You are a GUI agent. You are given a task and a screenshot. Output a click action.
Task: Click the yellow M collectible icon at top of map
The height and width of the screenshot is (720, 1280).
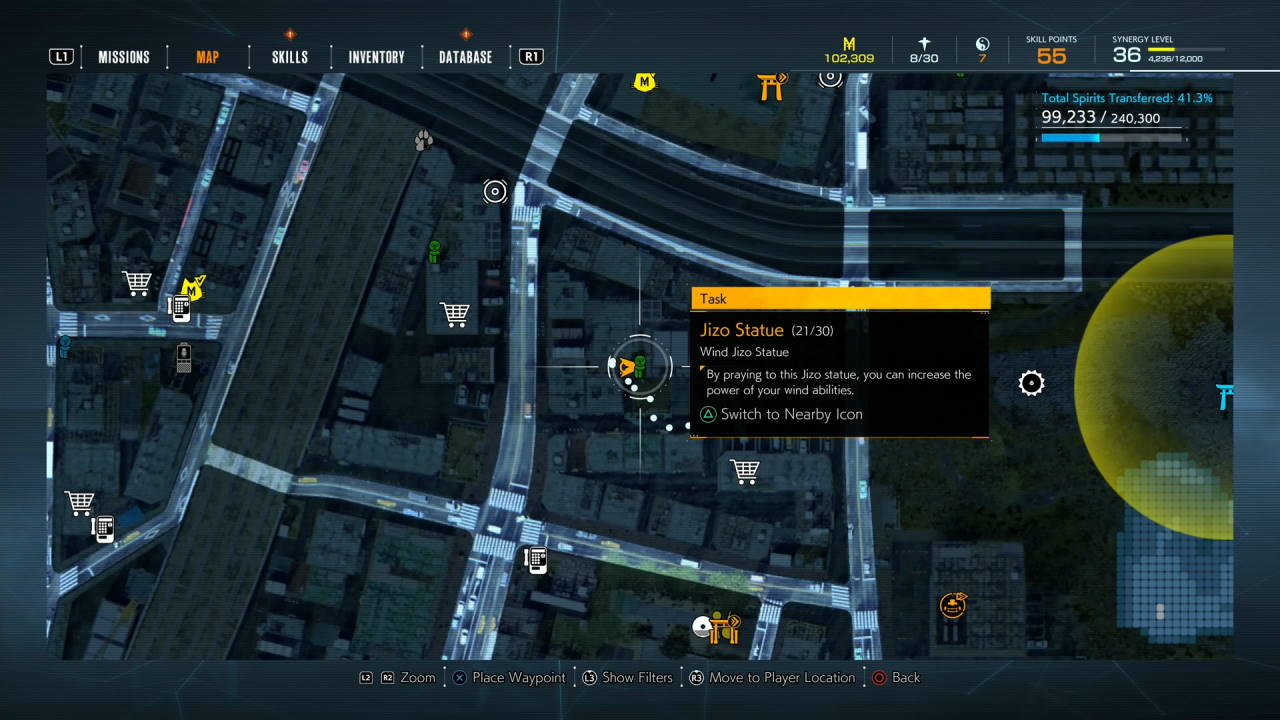click(x=645, y=83)
